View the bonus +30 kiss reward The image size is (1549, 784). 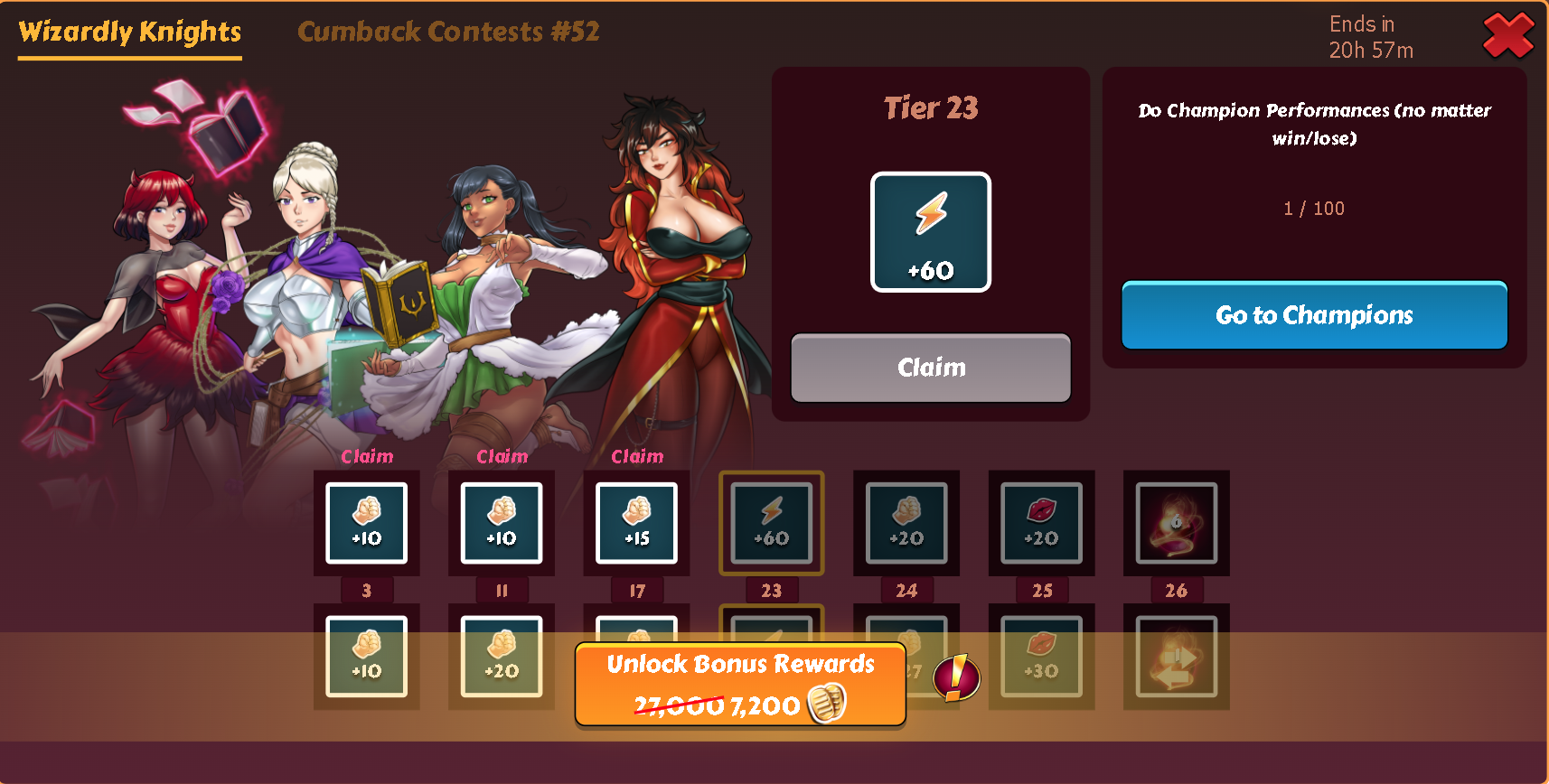click(1041, 656)
